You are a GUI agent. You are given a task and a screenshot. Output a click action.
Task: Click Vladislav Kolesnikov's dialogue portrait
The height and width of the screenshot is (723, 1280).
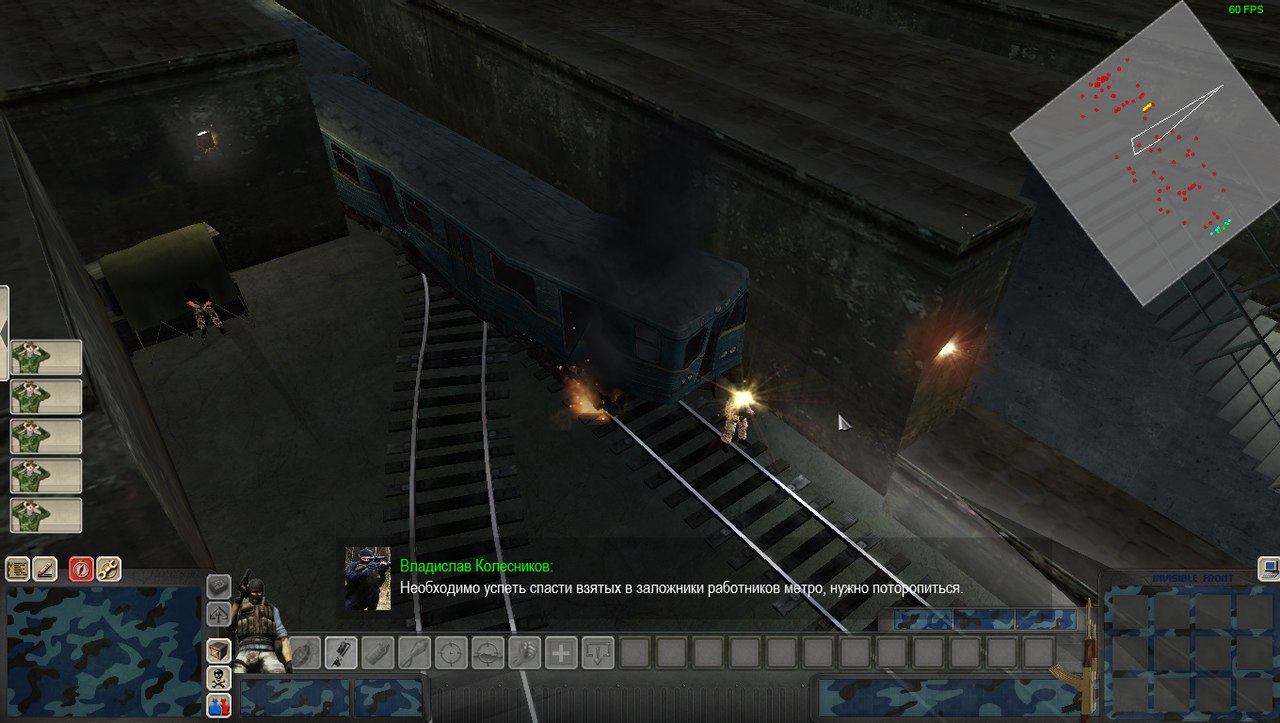pos(367,578)
